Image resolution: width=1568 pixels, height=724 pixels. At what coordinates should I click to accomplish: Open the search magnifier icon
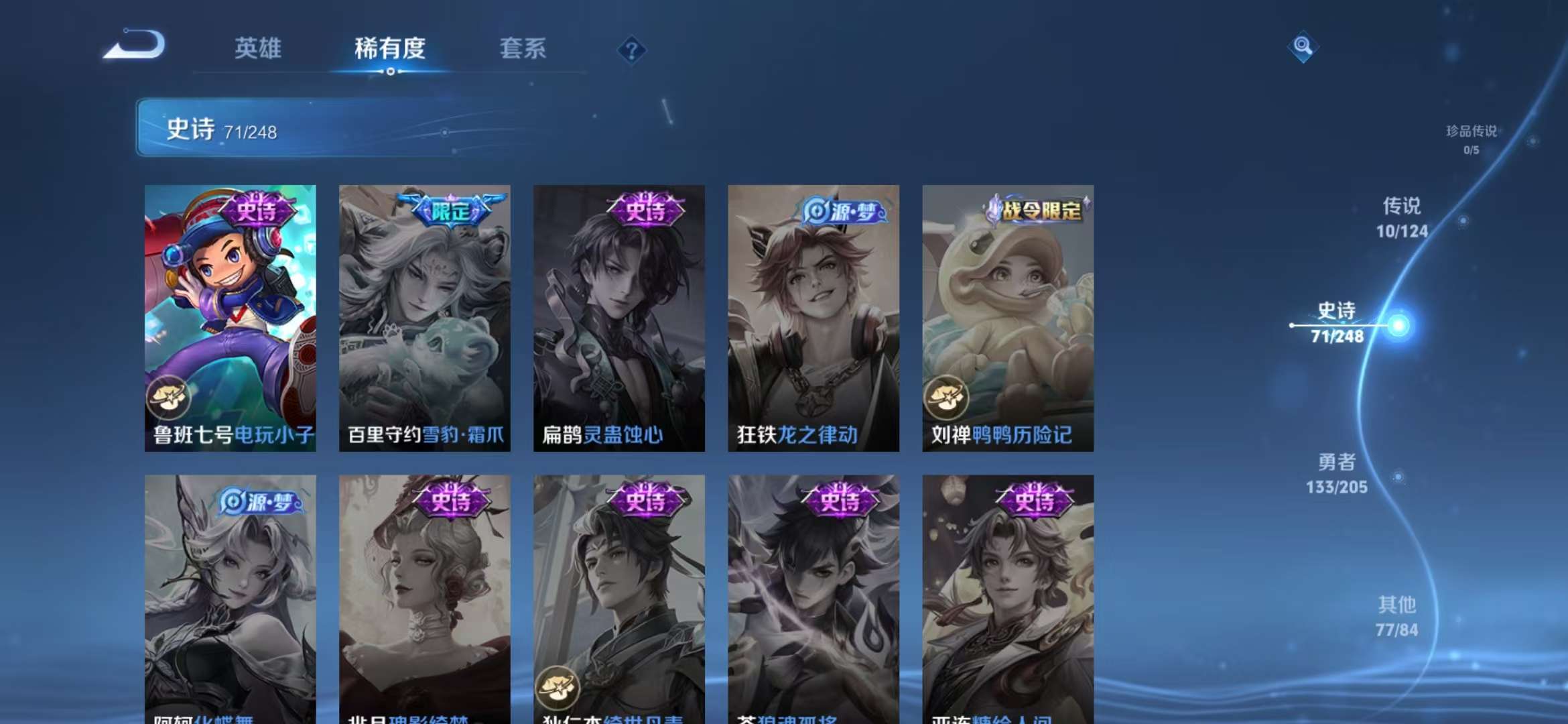point(1303,47)
